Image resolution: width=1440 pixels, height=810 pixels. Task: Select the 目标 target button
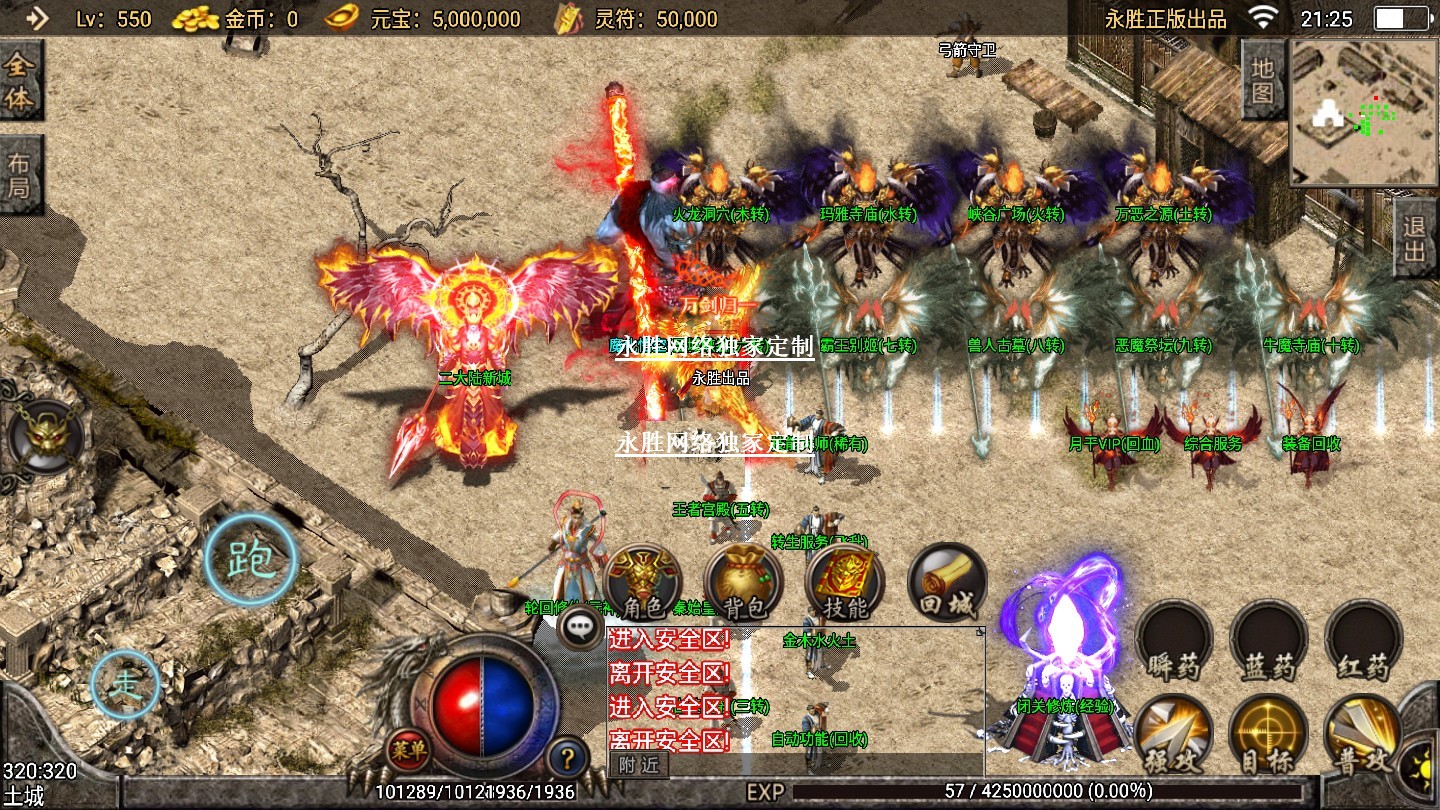(1269, 737)
